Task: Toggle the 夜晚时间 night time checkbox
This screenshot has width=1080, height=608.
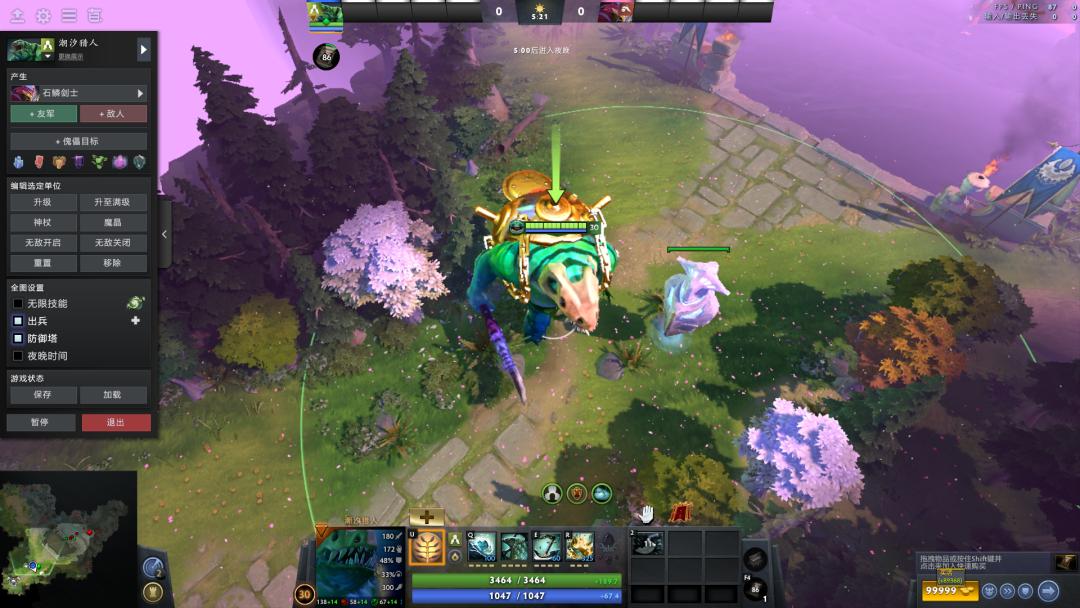Action: pyautogui.click(x=17, y=356)
